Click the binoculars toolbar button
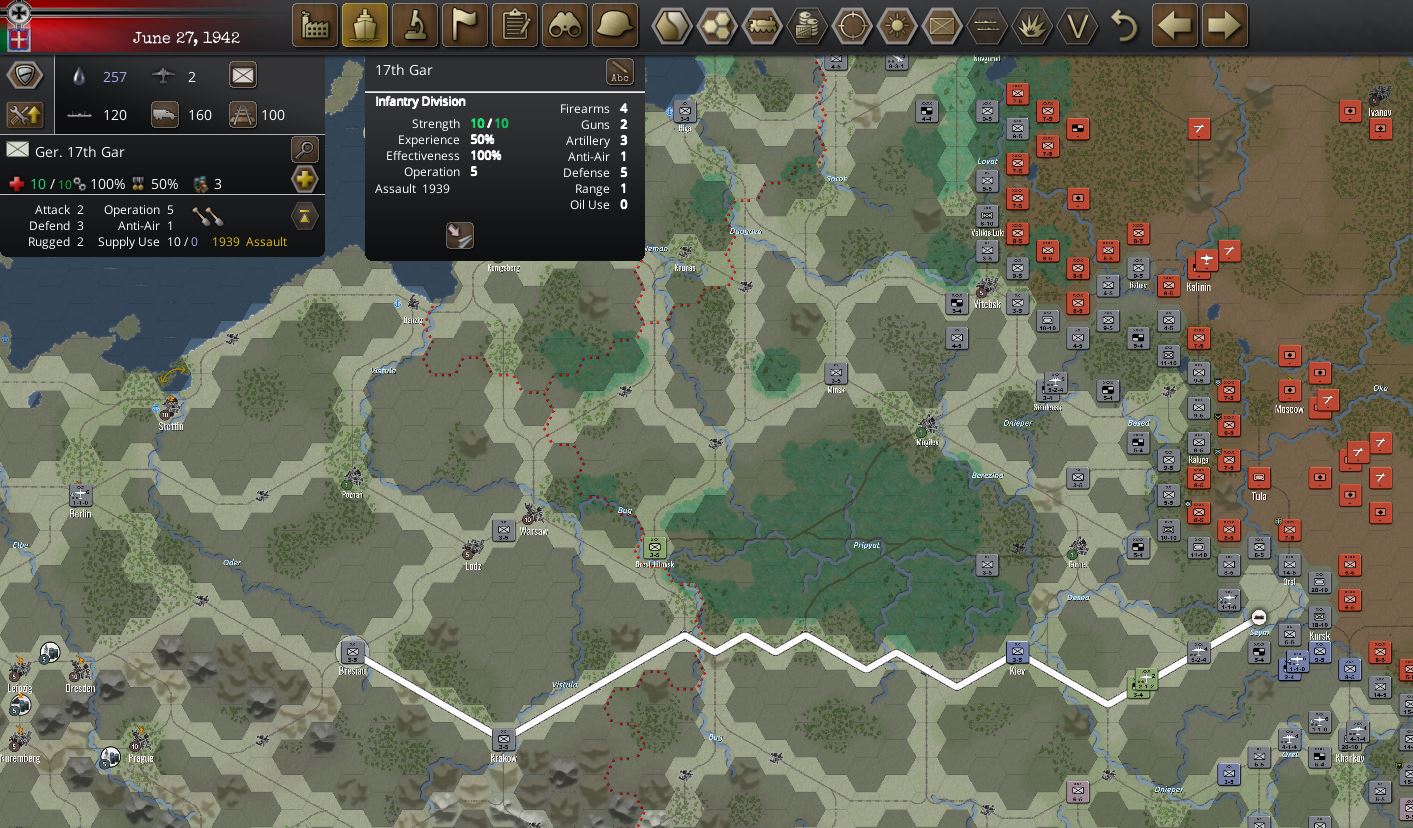This screenshot has width=1413, height=828. point(565,25)
